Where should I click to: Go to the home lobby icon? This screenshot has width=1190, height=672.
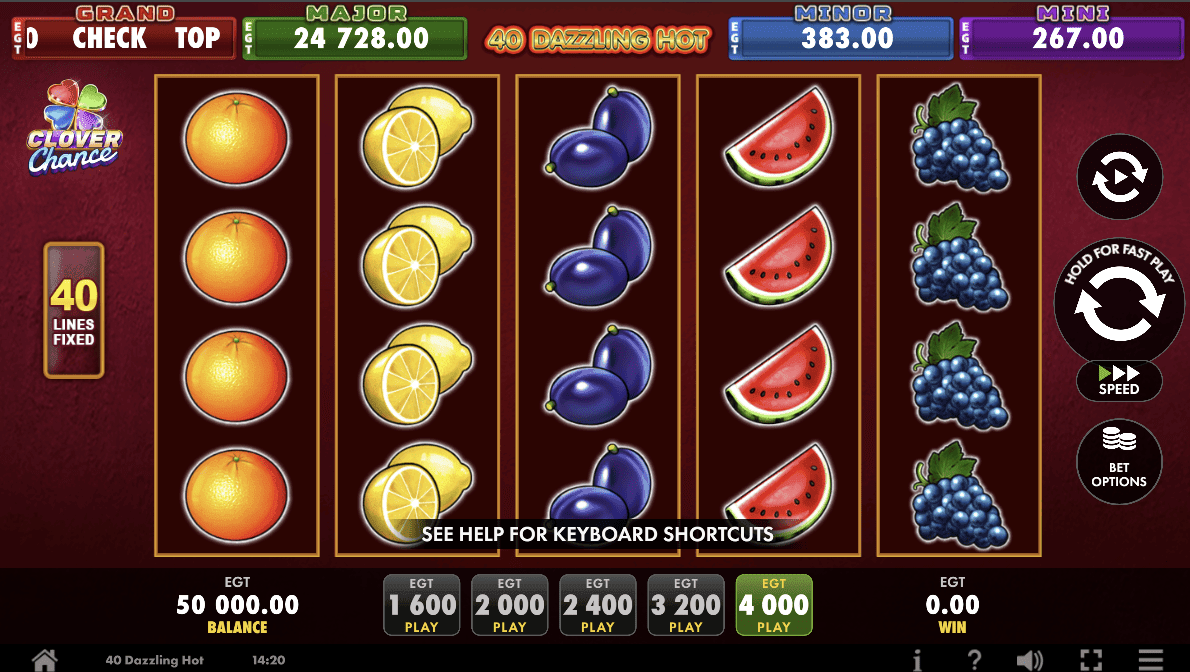point(44,660)
